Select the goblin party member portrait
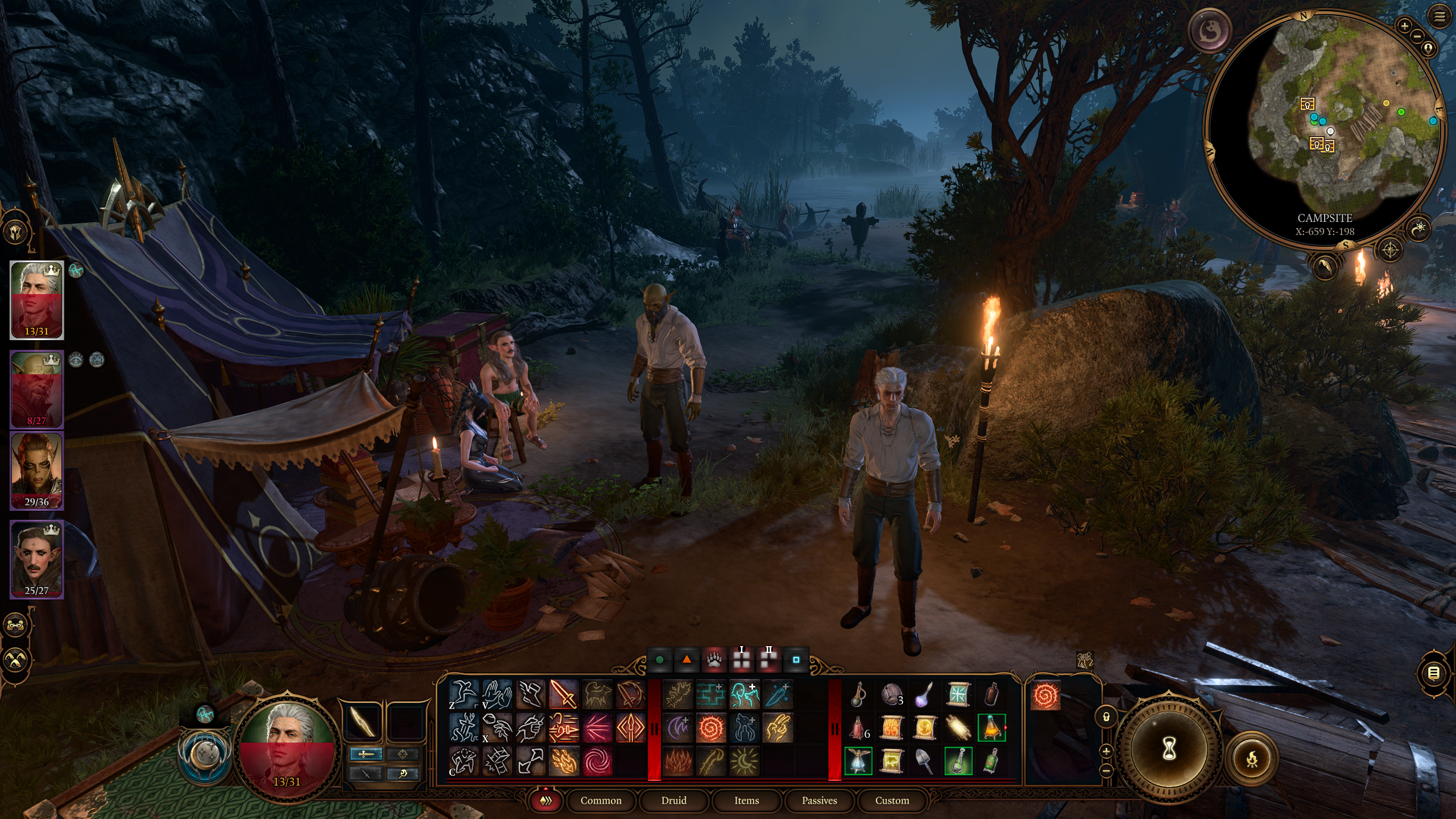 click(37, 390)
